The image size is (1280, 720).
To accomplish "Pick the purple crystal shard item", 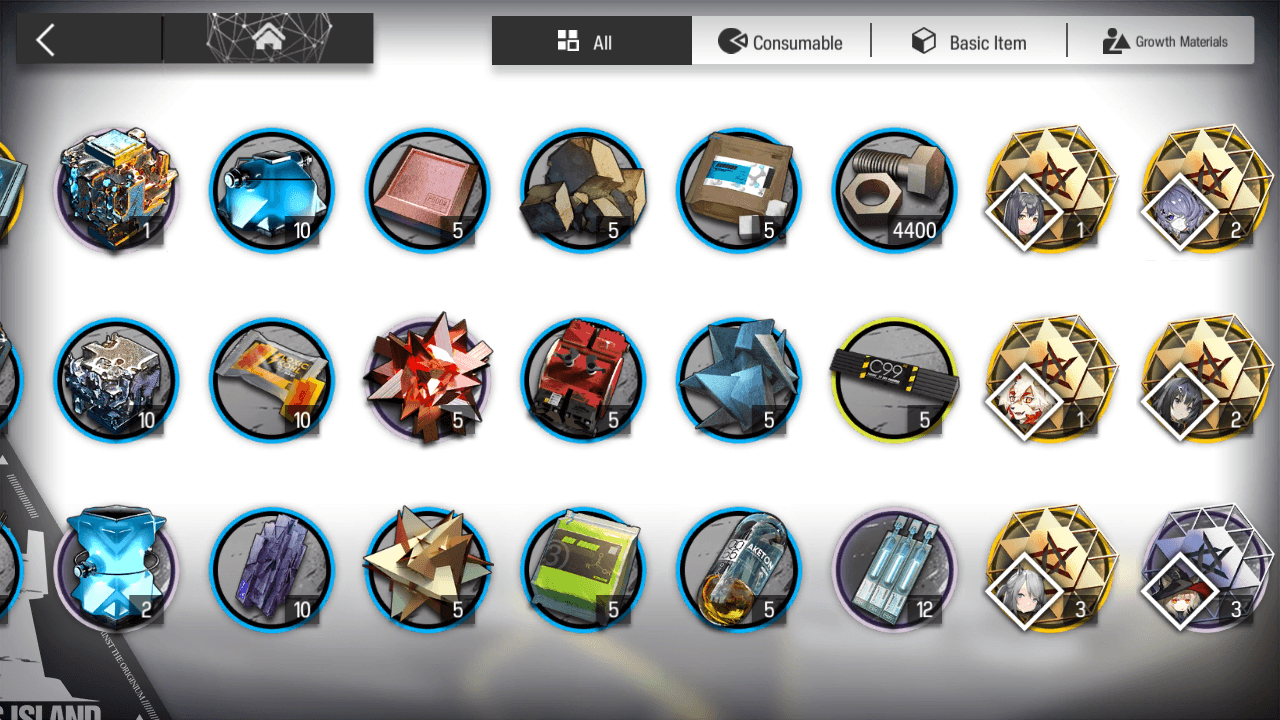I will 272,570.
